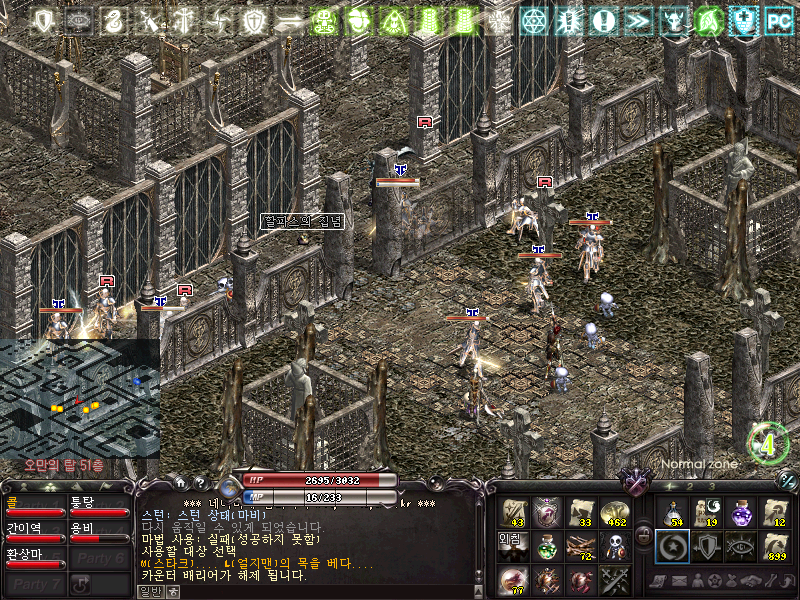Use the gold coin item with 462
Screen dimensions: 800x600
click(613, 513)
